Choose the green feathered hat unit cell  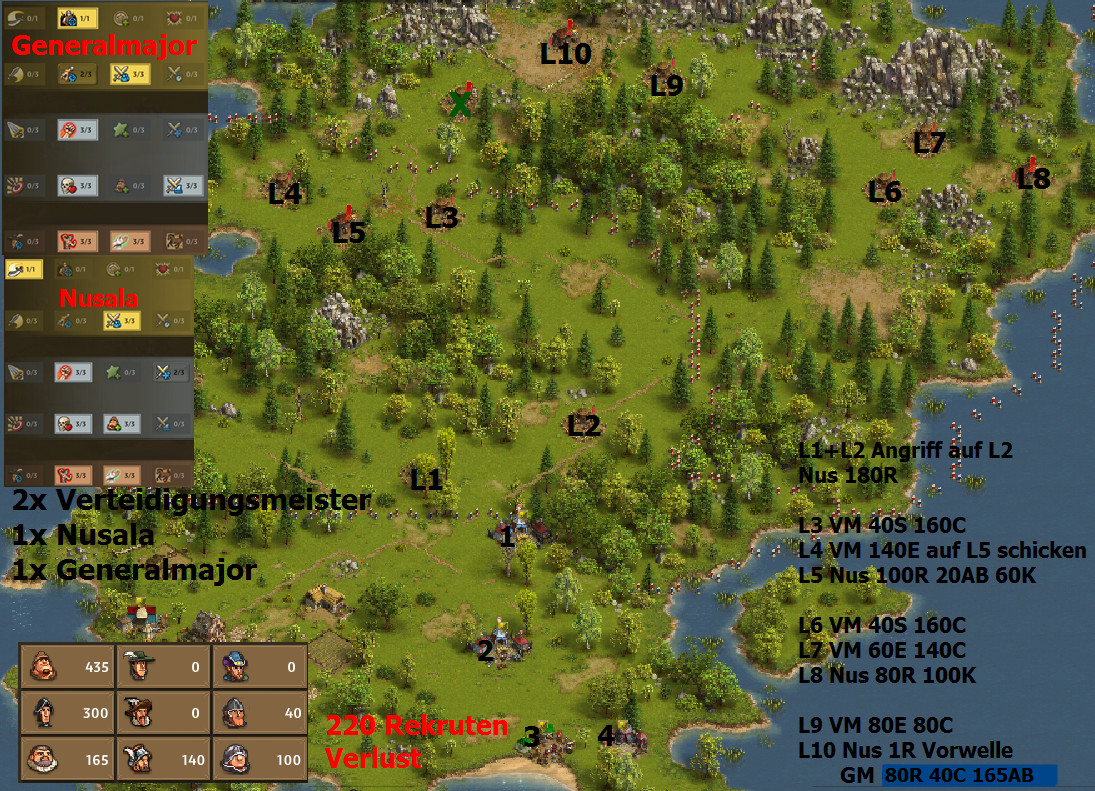[163, 666]
